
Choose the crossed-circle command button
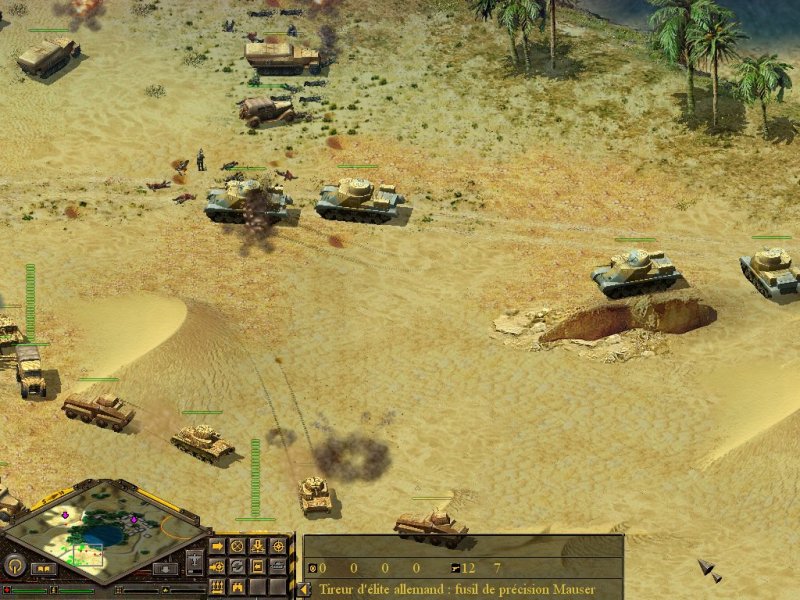[x=237, y=546]
